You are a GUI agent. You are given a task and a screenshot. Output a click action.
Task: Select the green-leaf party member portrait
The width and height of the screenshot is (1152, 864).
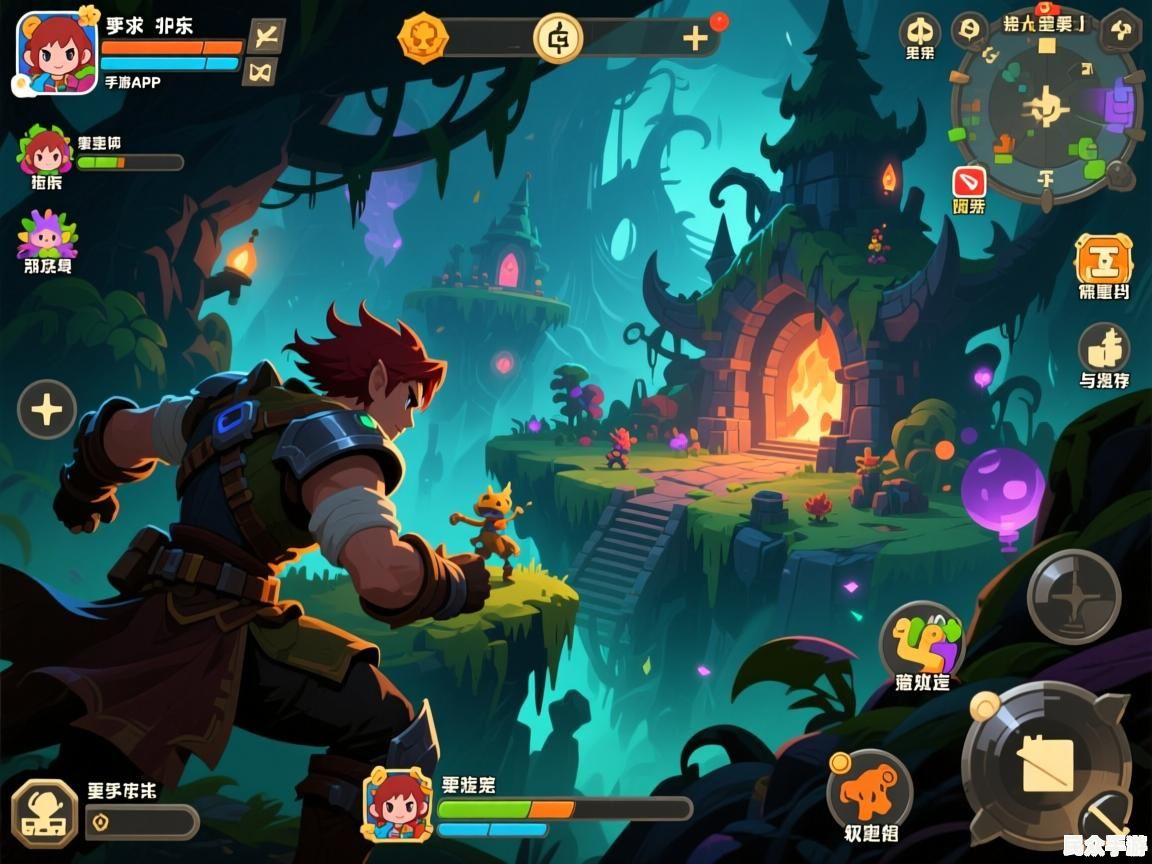point(45,152)
